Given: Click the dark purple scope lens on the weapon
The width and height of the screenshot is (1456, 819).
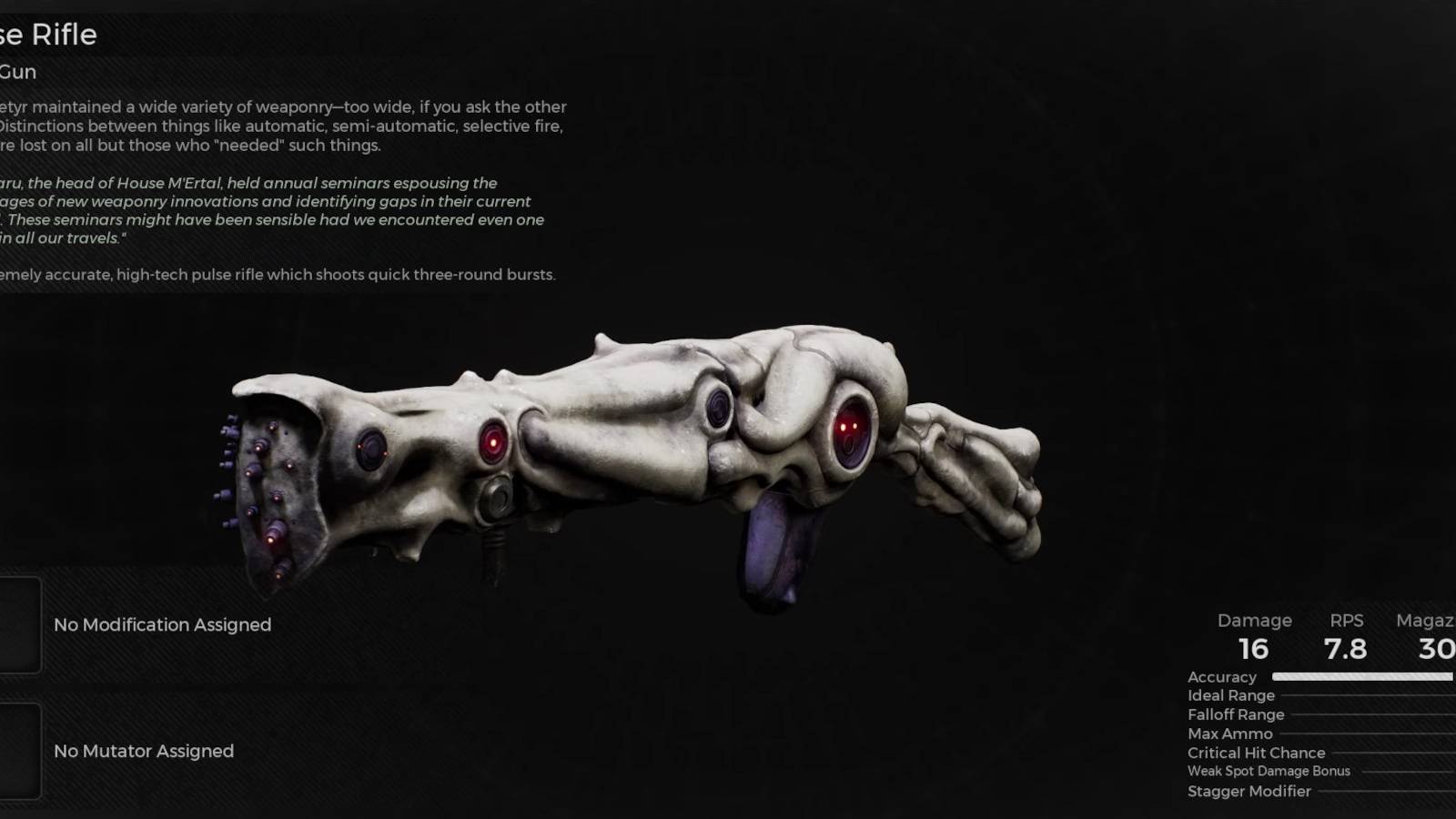Looking at the screenshot, I should coord(718,406).
